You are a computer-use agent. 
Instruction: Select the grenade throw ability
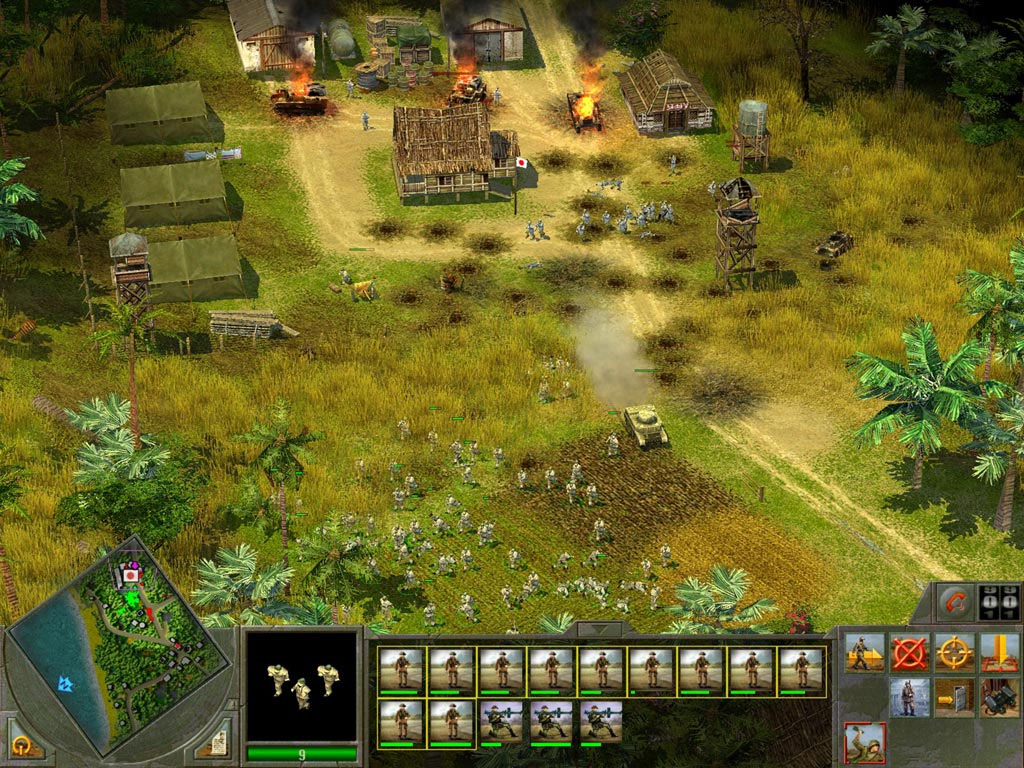pyautogui.click(x=864, y=743)
